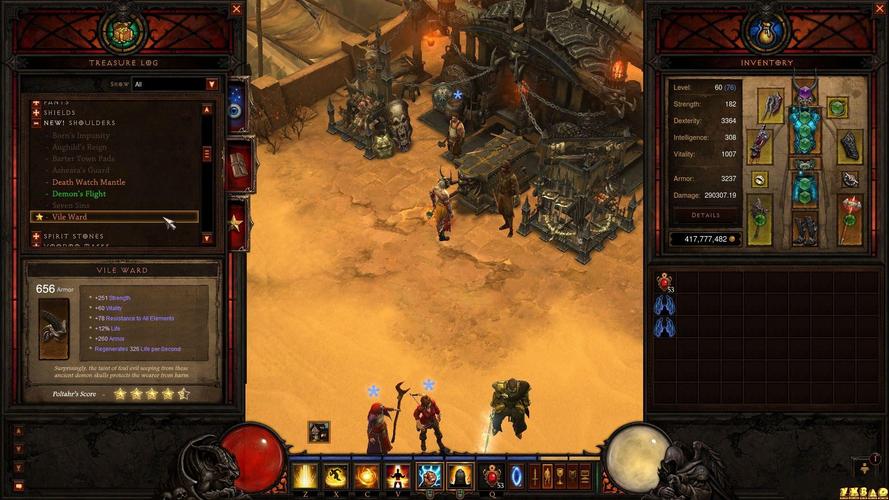The image size is (889, 500).
Task: Open the Show filter dropdown
Action: pos(212,85)
